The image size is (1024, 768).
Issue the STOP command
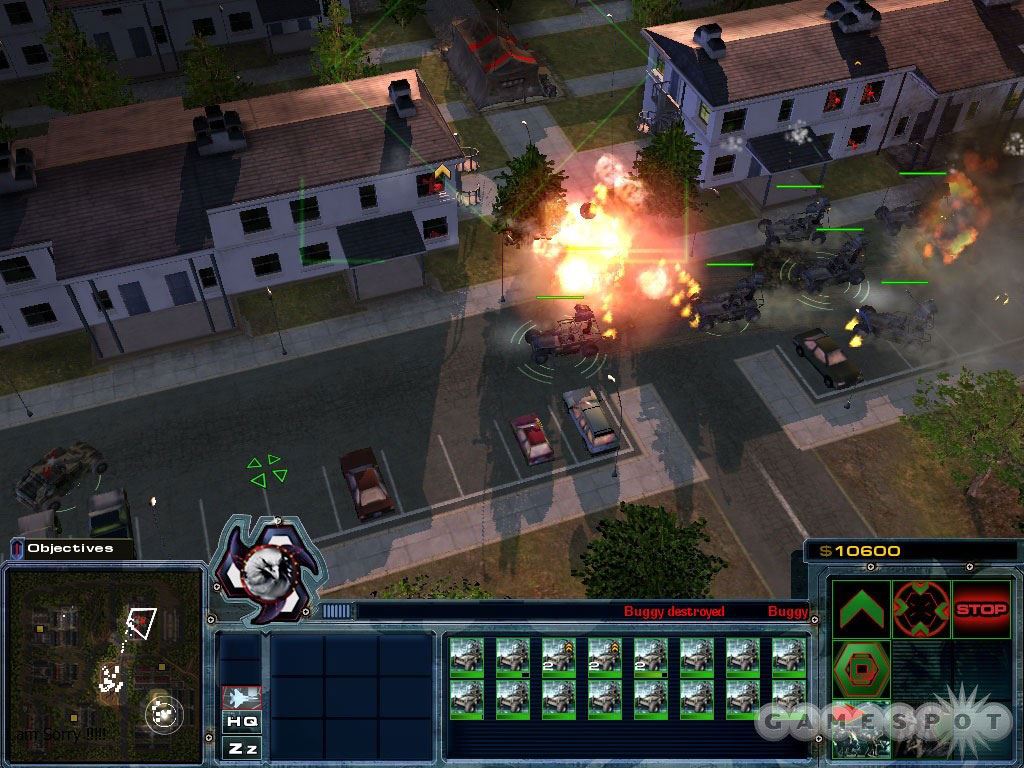click(x=981, y=609)
